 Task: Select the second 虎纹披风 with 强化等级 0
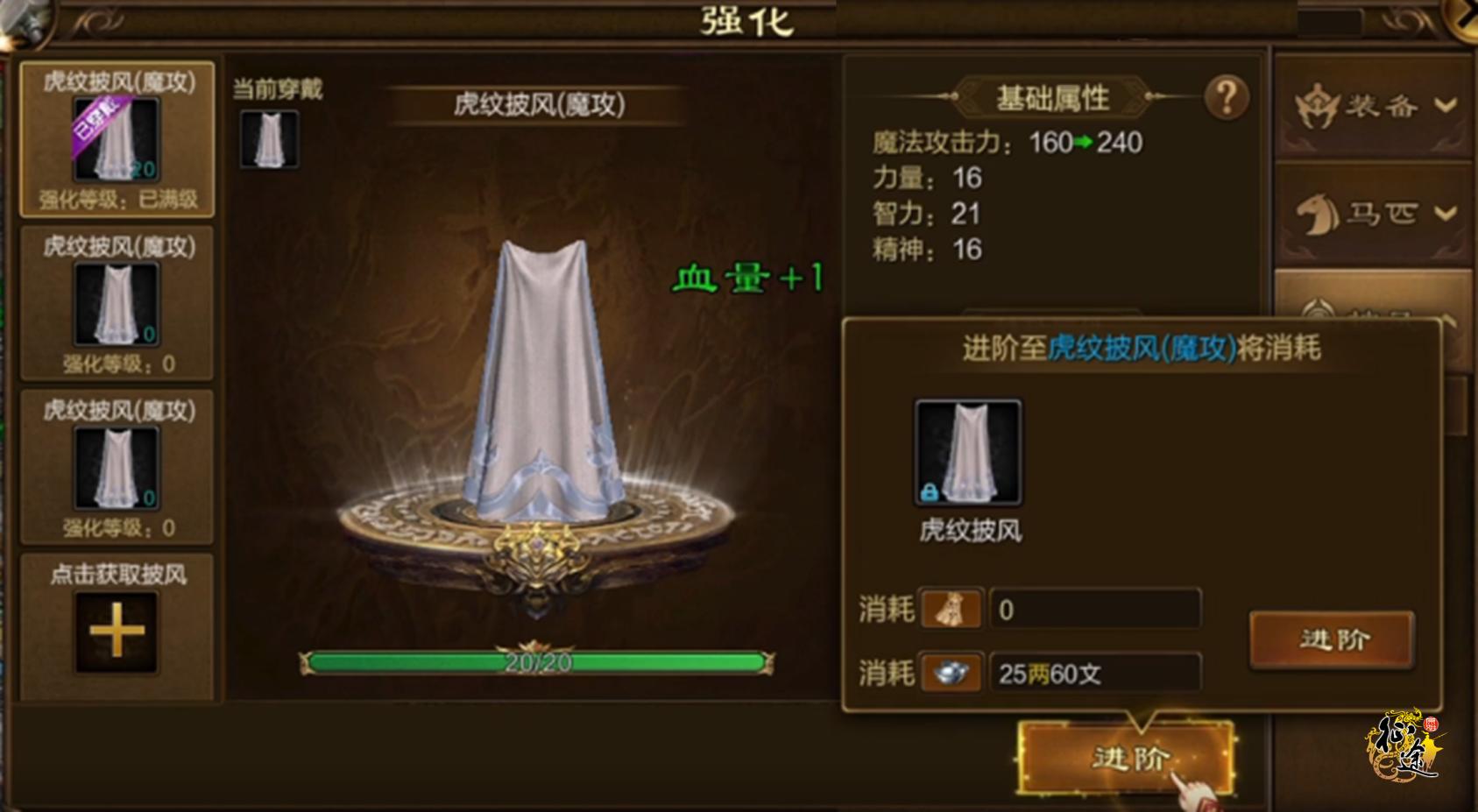click(x=118, y=302)
